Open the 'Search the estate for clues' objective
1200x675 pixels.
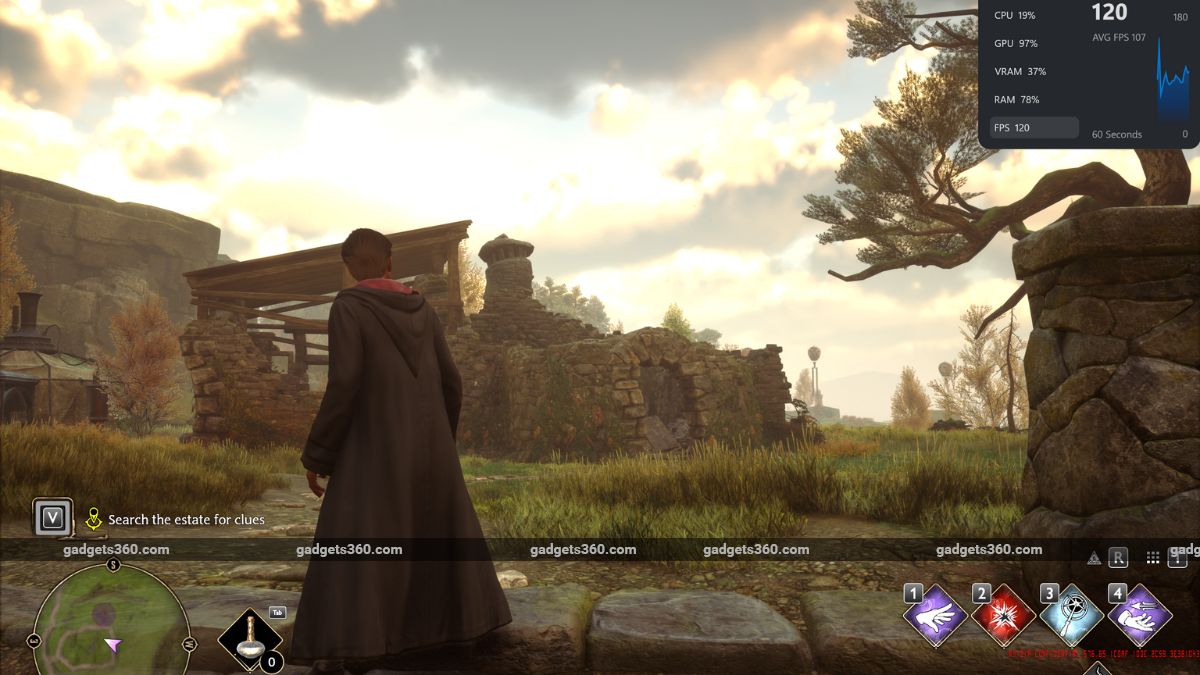tap(186, 520)
